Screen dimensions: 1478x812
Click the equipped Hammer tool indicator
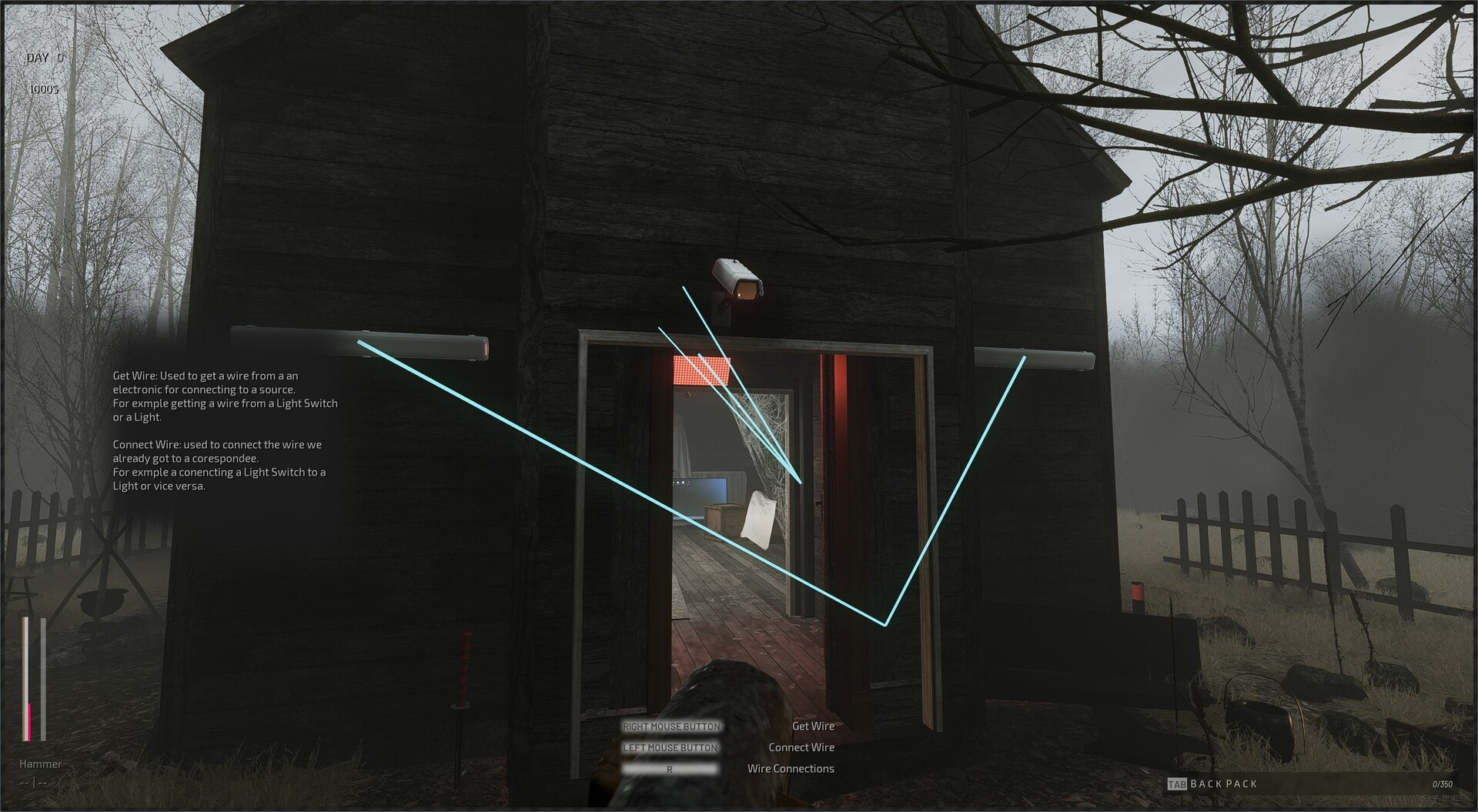(x=41, y=764)
